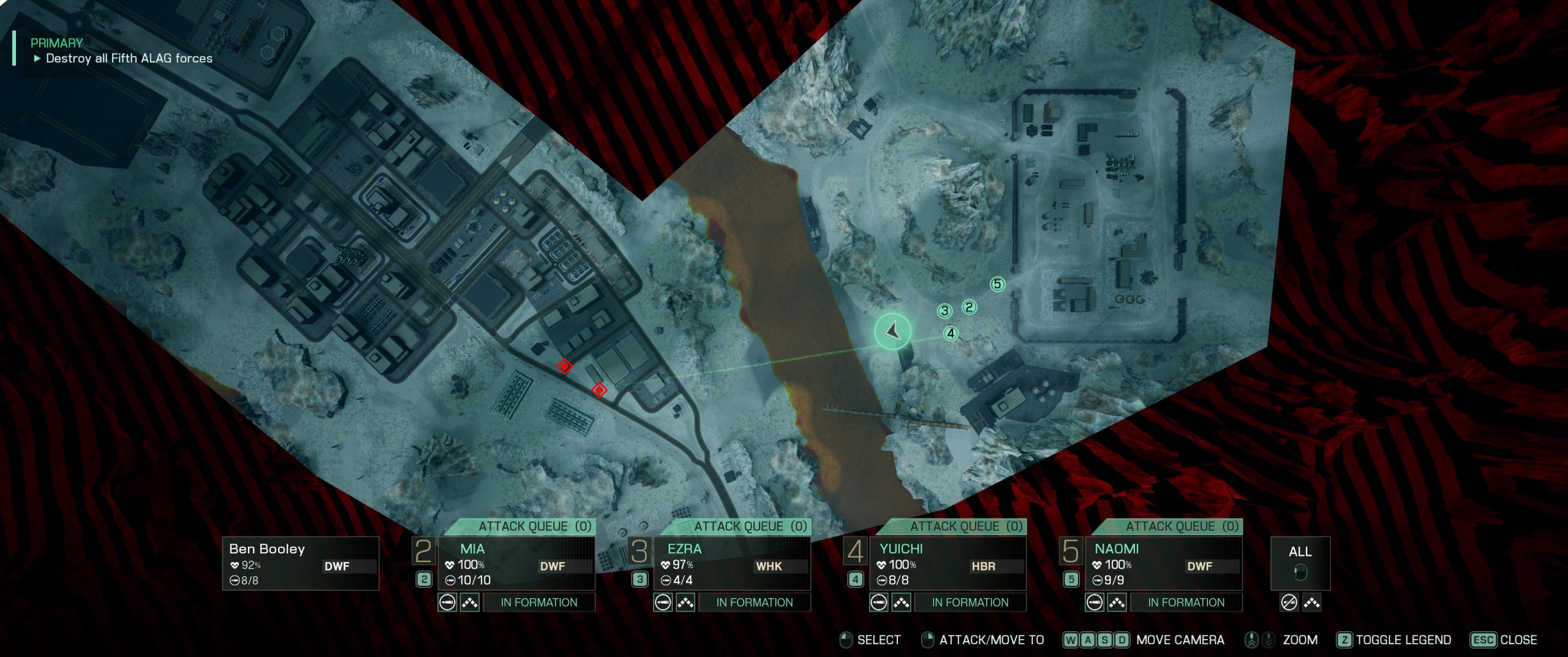Select map marker for unit 4
The height and width of the screenshot is (657, 1568).
pos(951,333)
